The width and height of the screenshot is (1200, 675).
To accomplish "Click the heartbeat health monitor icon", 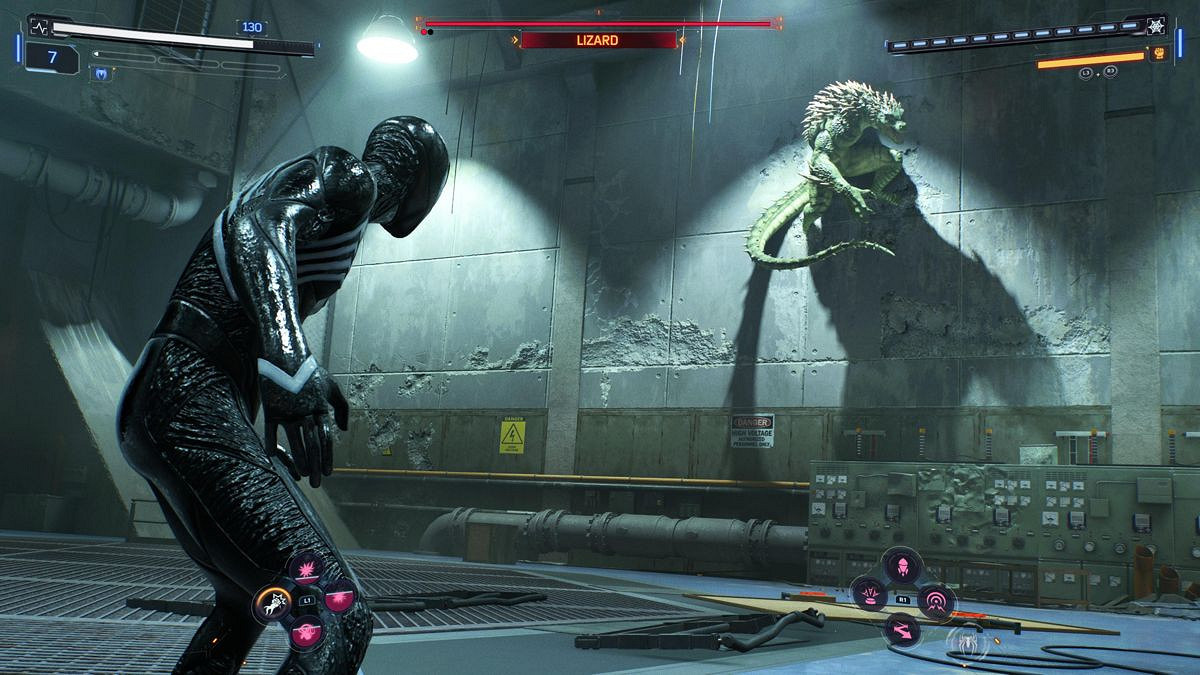I will (39, 25).
